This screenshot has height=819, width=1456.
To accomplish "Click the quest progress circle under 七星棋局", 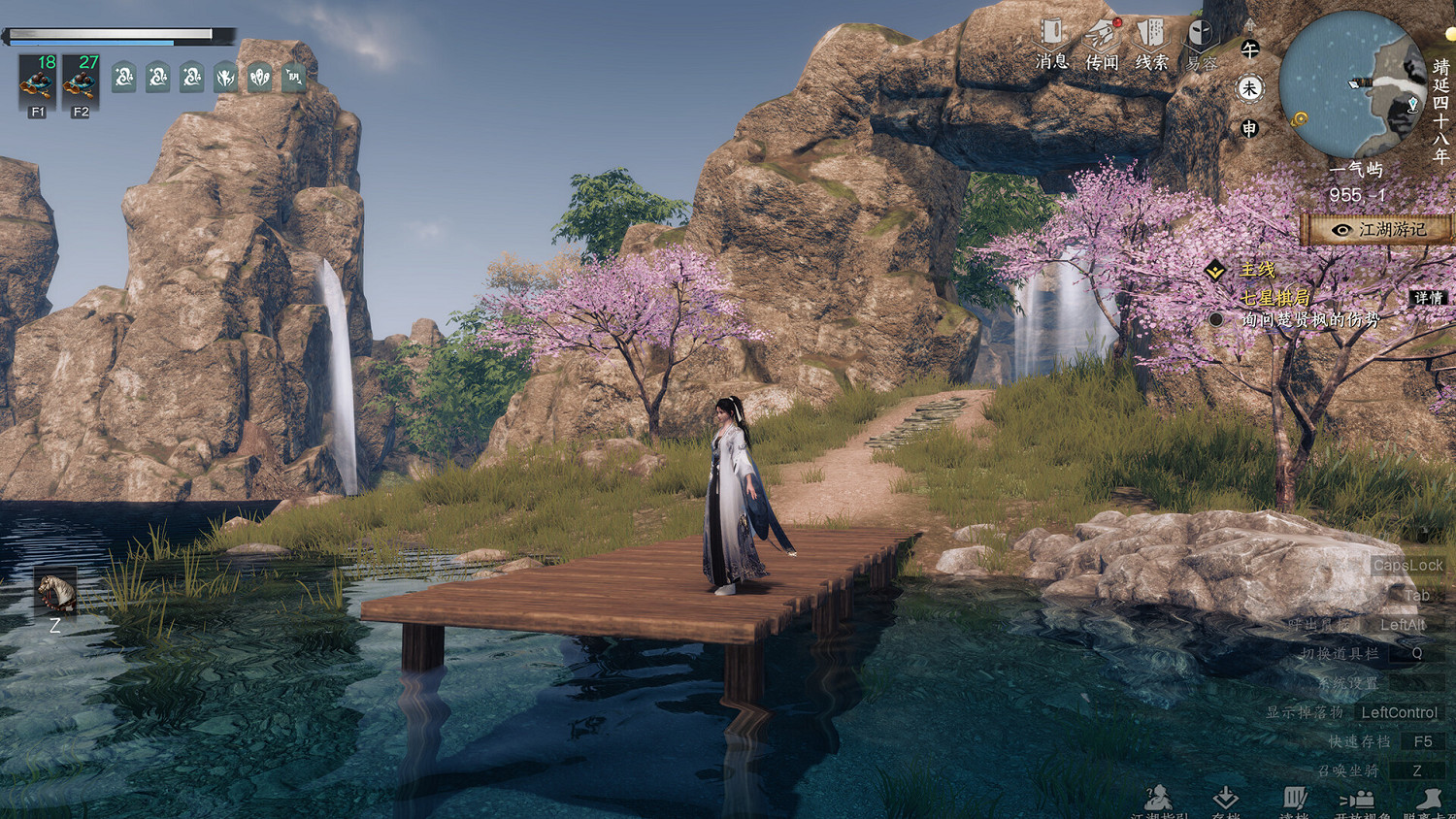I will point(1217,320).
